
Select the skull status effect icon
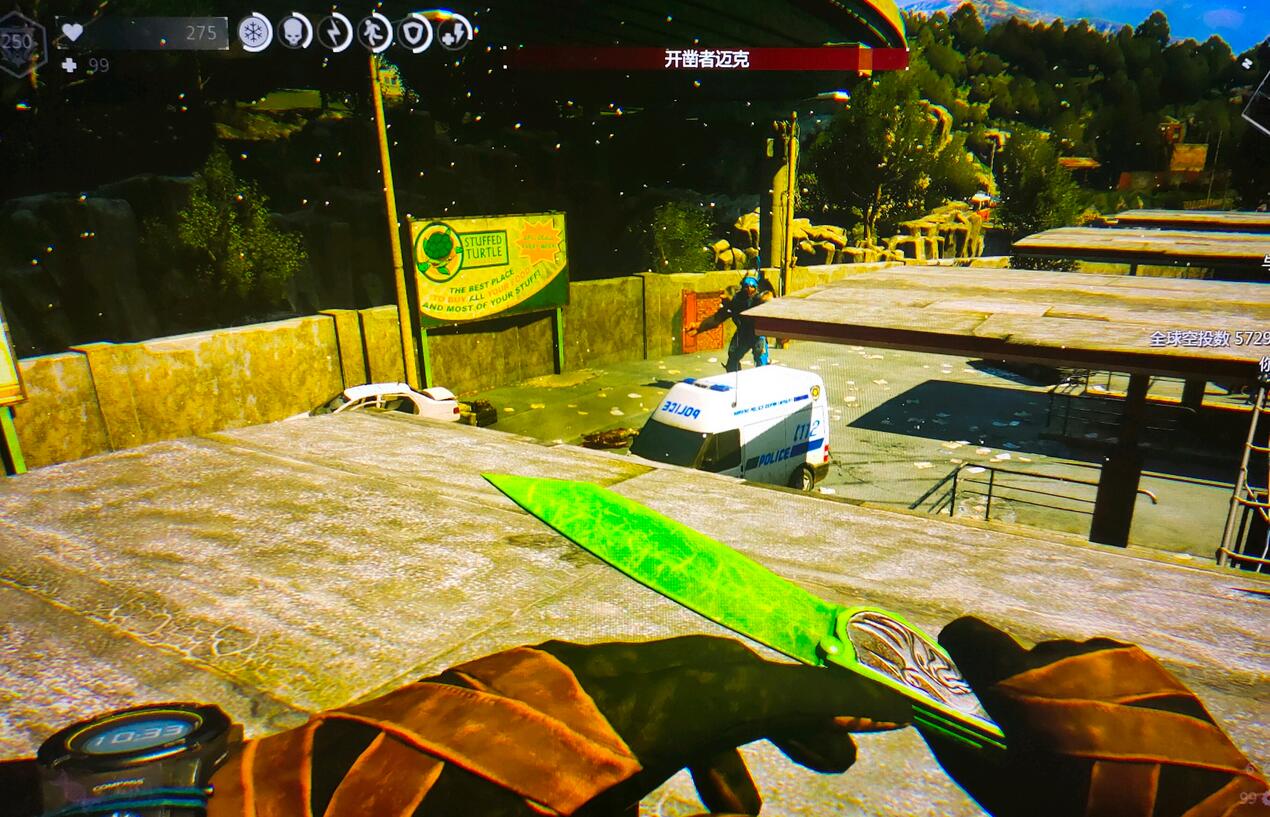coord(295,32)
